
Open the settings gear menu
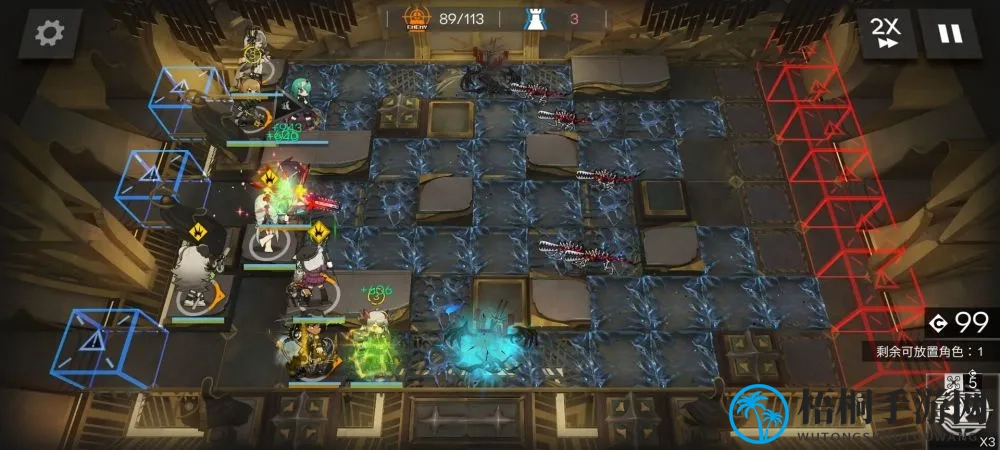[x=48, y=32]
